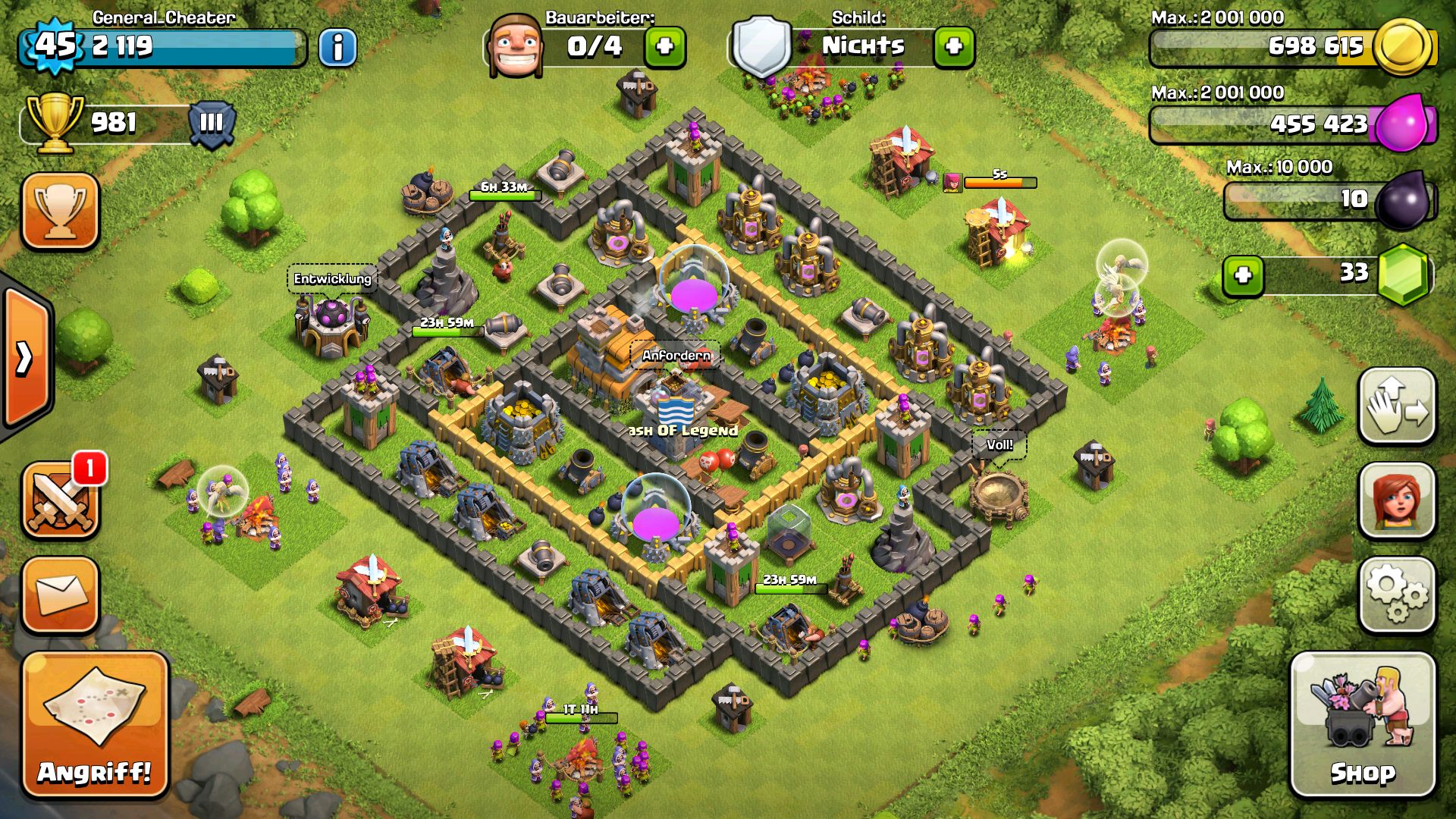Open the trophy leaderboard button
Viewport: 1456px width, 819px height.
tap(61, 211)
